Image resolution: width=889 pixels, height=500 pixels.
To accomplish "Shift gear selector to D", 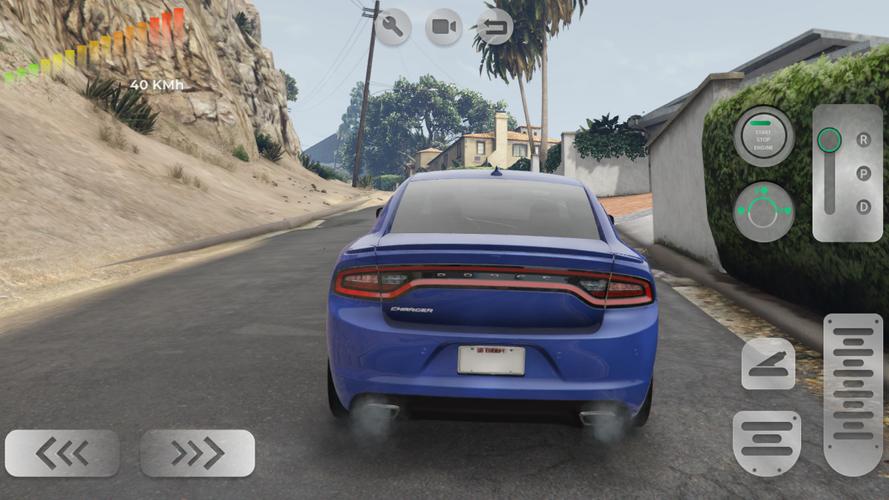I will (863, 207).
